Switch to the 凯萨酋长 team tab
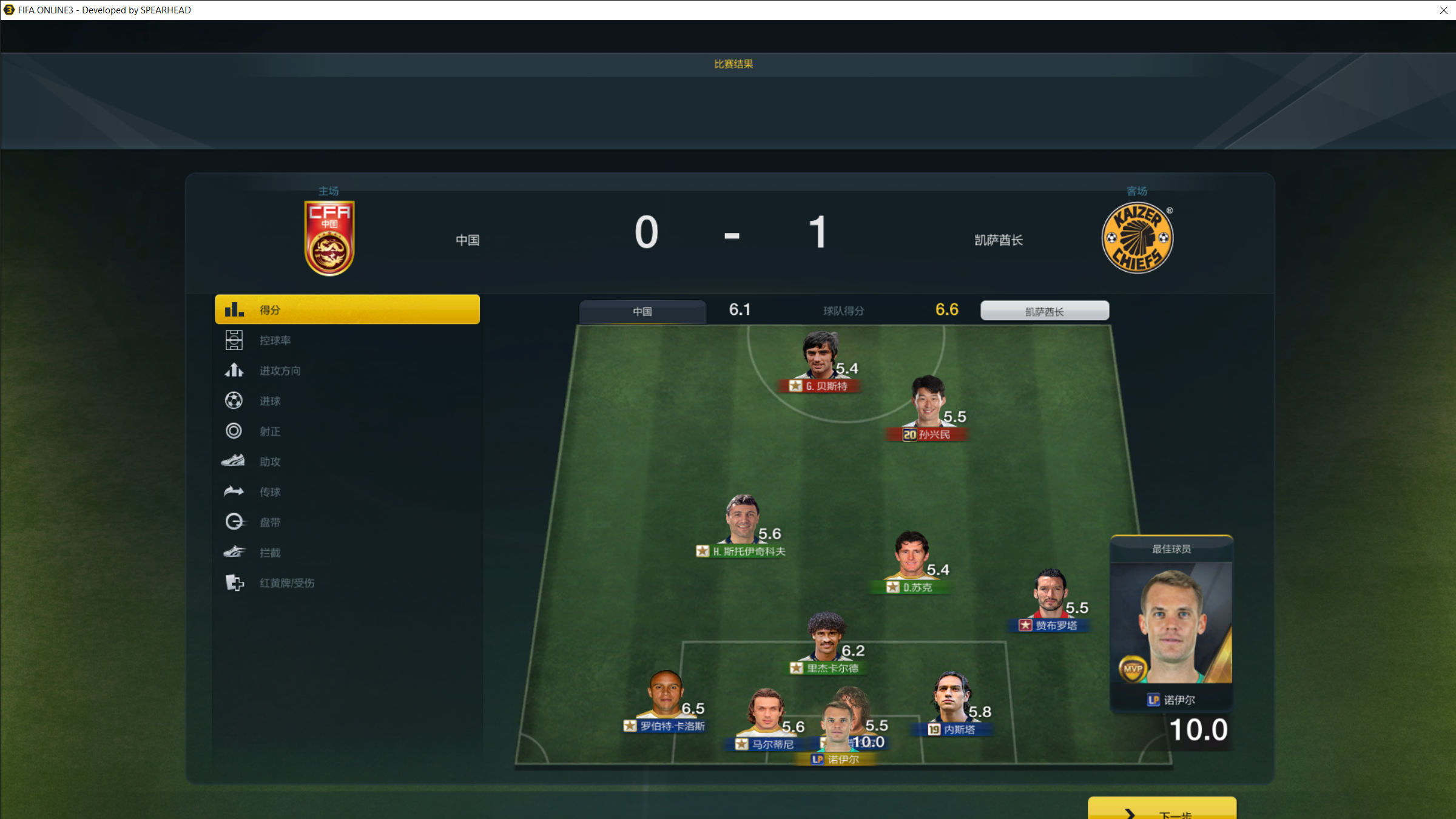Screen dimensions: 1456x819 [x=1044, y=311]
